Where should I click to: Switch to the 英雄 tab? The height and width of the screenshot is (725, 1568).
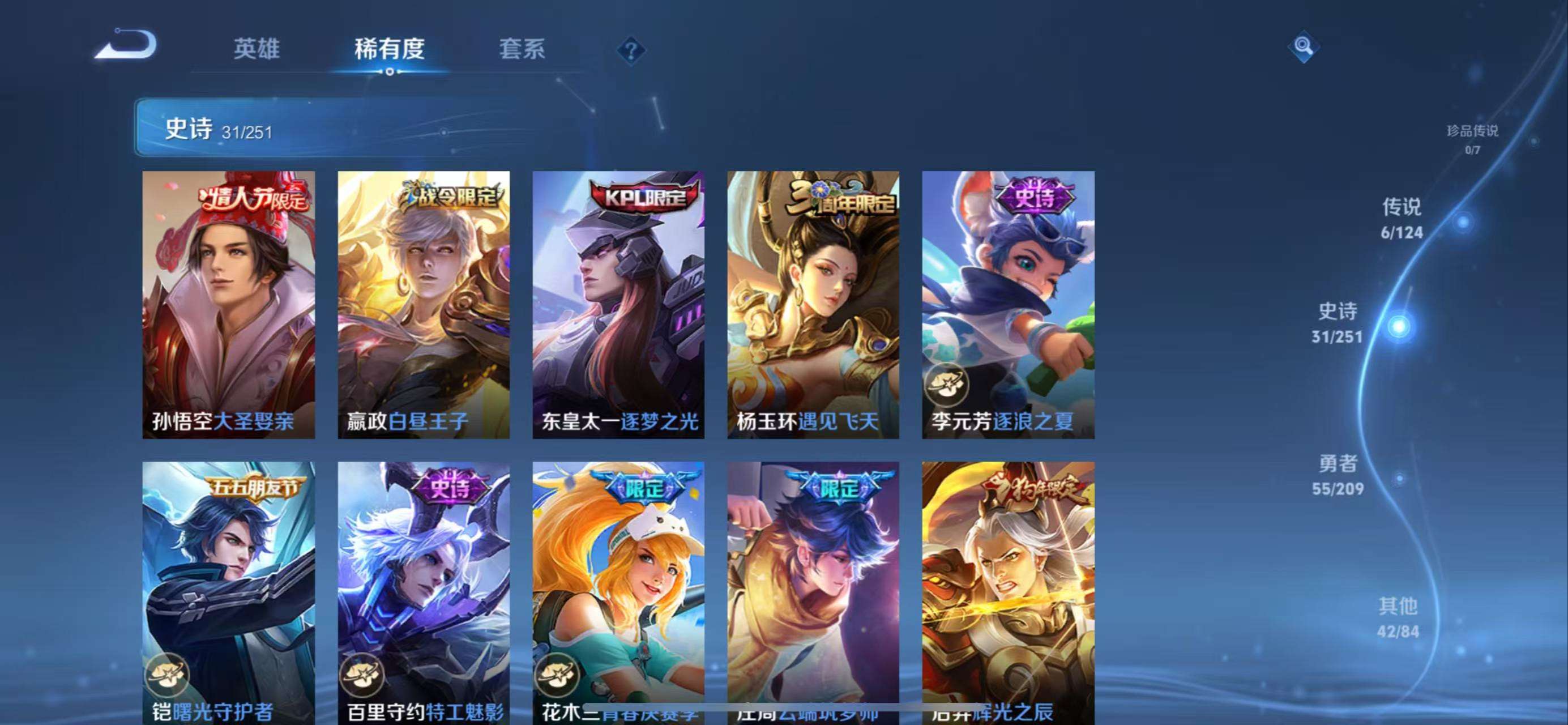[257, 49]
